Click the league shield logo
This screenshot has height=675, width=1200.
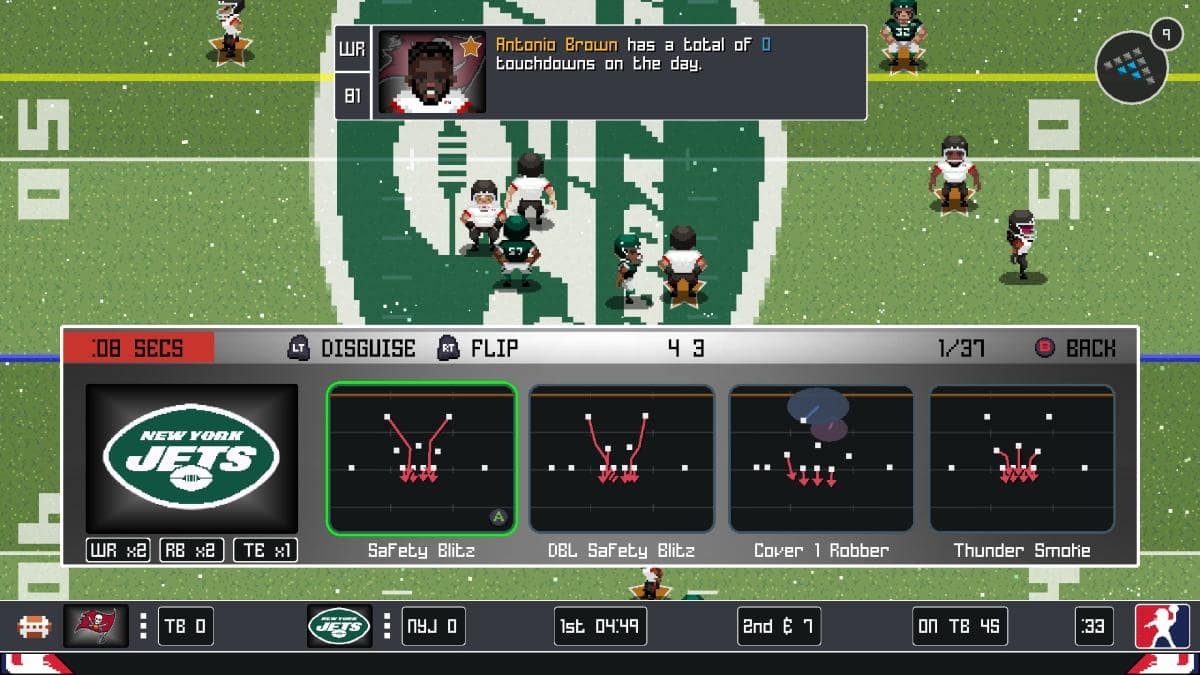[1162, 626]
